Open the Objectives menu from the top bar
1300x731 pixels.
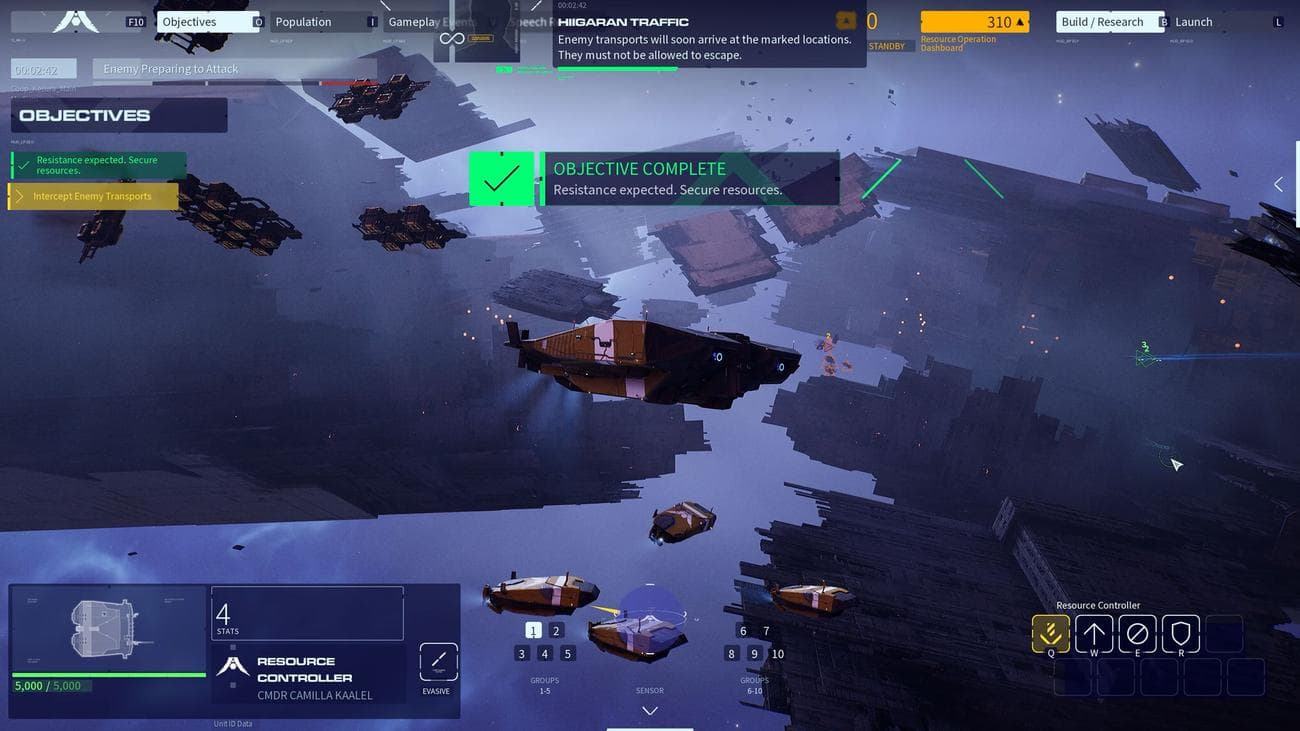tap(207, 20)
